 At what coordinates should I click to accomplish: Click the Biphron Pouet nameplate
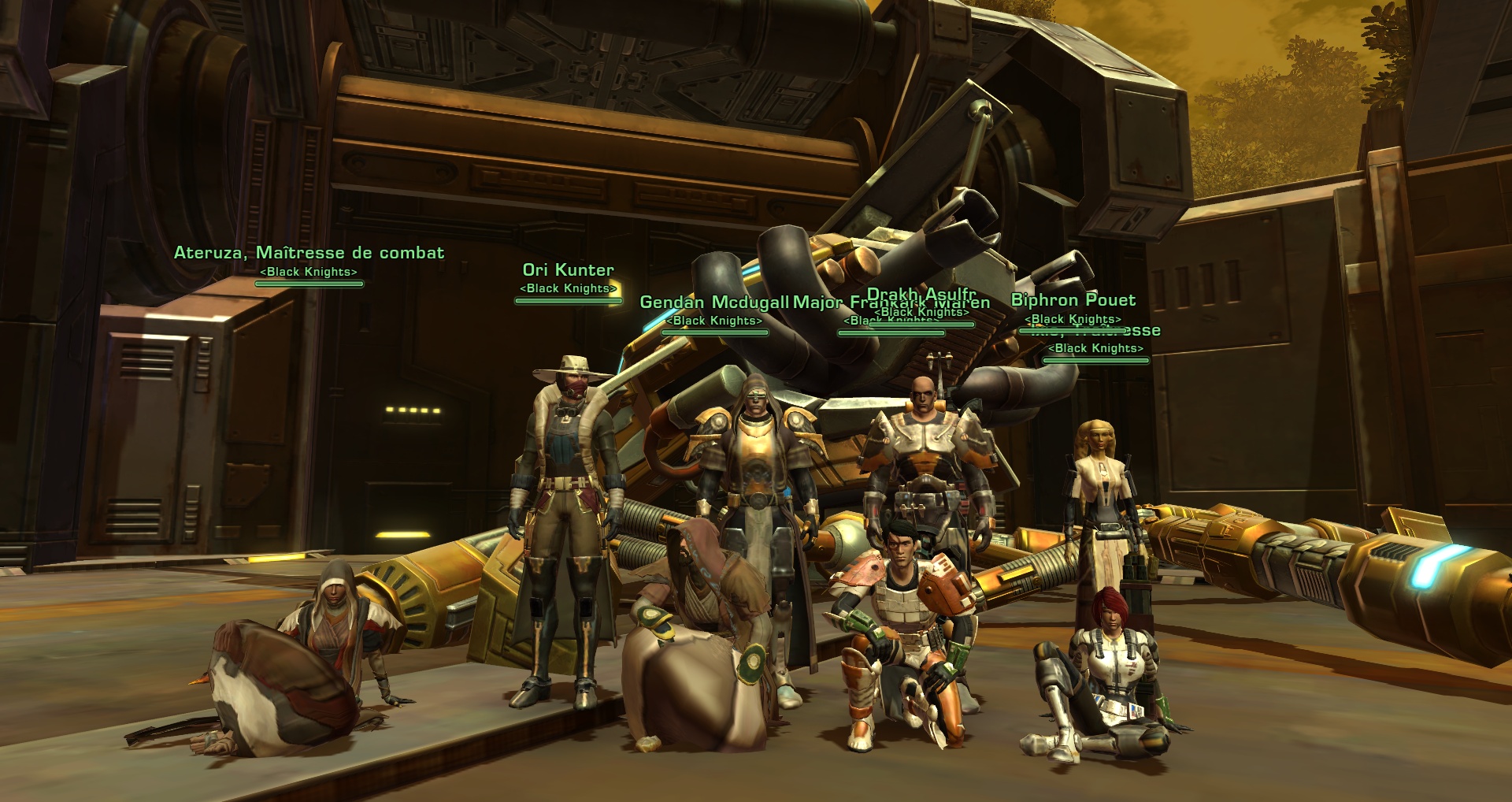[x=1073, y=300]
